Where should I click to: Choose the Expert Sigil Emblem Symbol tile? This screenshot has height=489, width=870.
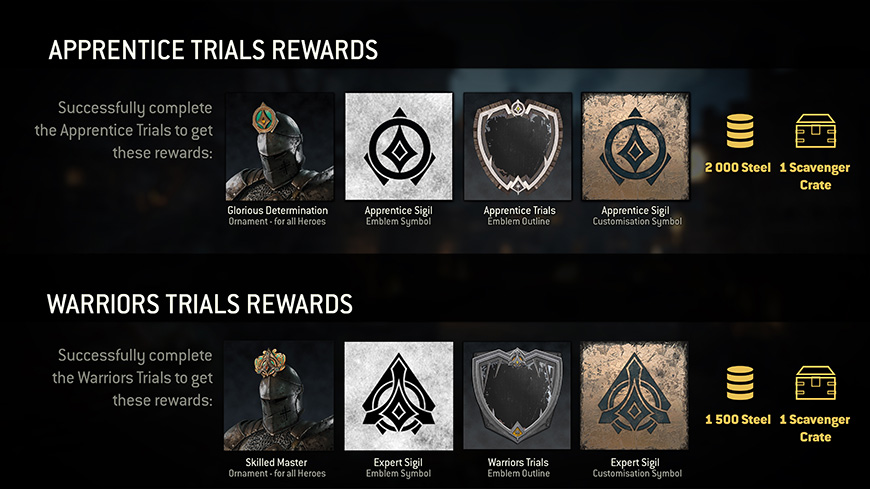coord(398,395)
